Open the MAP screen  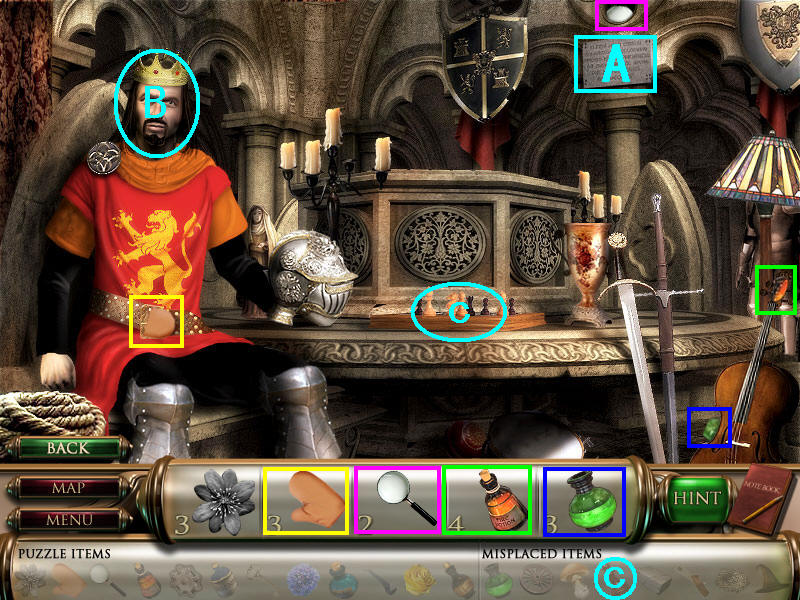pos(67,489)
